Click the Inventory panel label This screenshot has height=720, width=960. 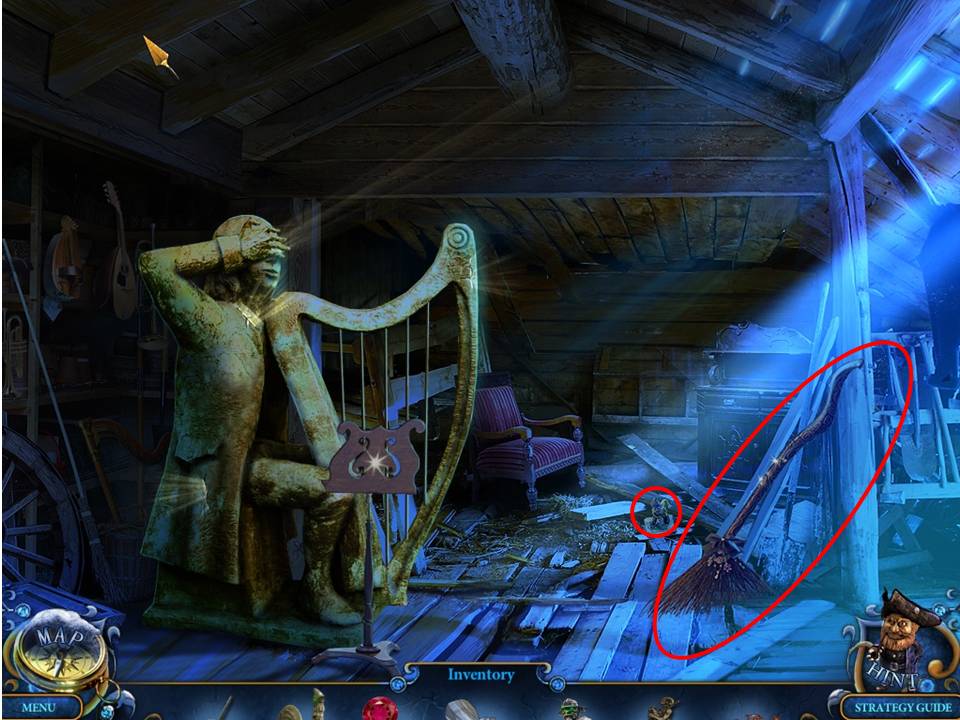[481, 675]
